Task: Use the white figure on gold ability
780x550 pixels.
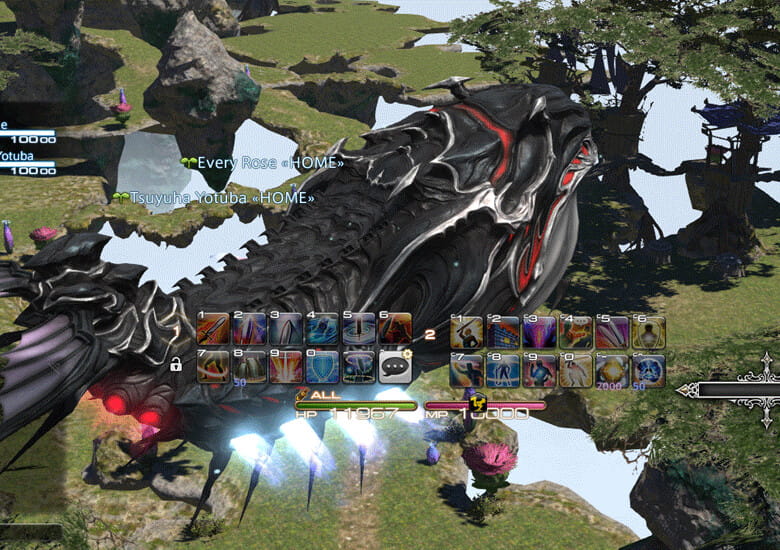Action: [x=575, y=370]
